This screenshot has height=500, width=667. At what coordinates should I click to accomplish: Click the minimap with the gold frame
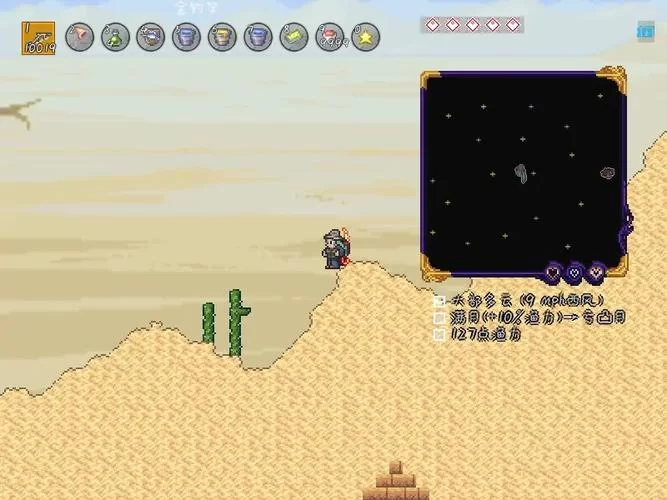pos(523,173)
